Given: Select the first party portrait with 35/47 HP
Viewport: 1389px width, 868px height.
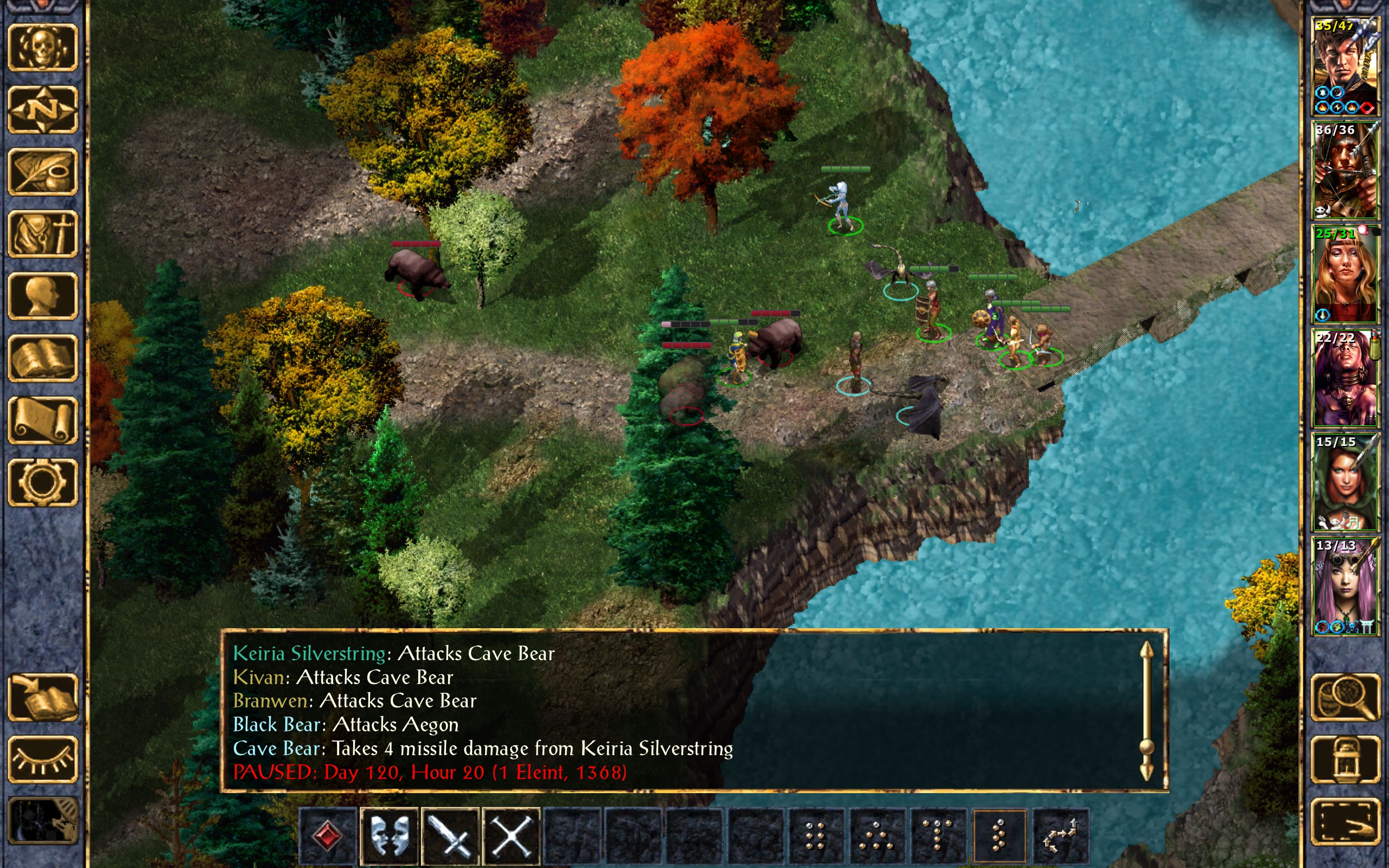Looking at the screenshot, I should pos(1345,66).
